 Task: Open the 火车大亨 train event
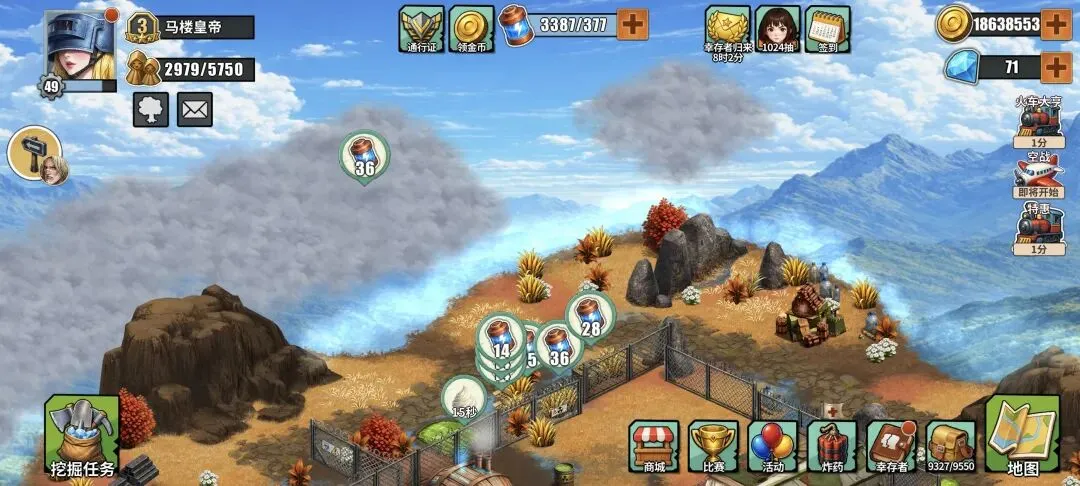click(1039, 122)
